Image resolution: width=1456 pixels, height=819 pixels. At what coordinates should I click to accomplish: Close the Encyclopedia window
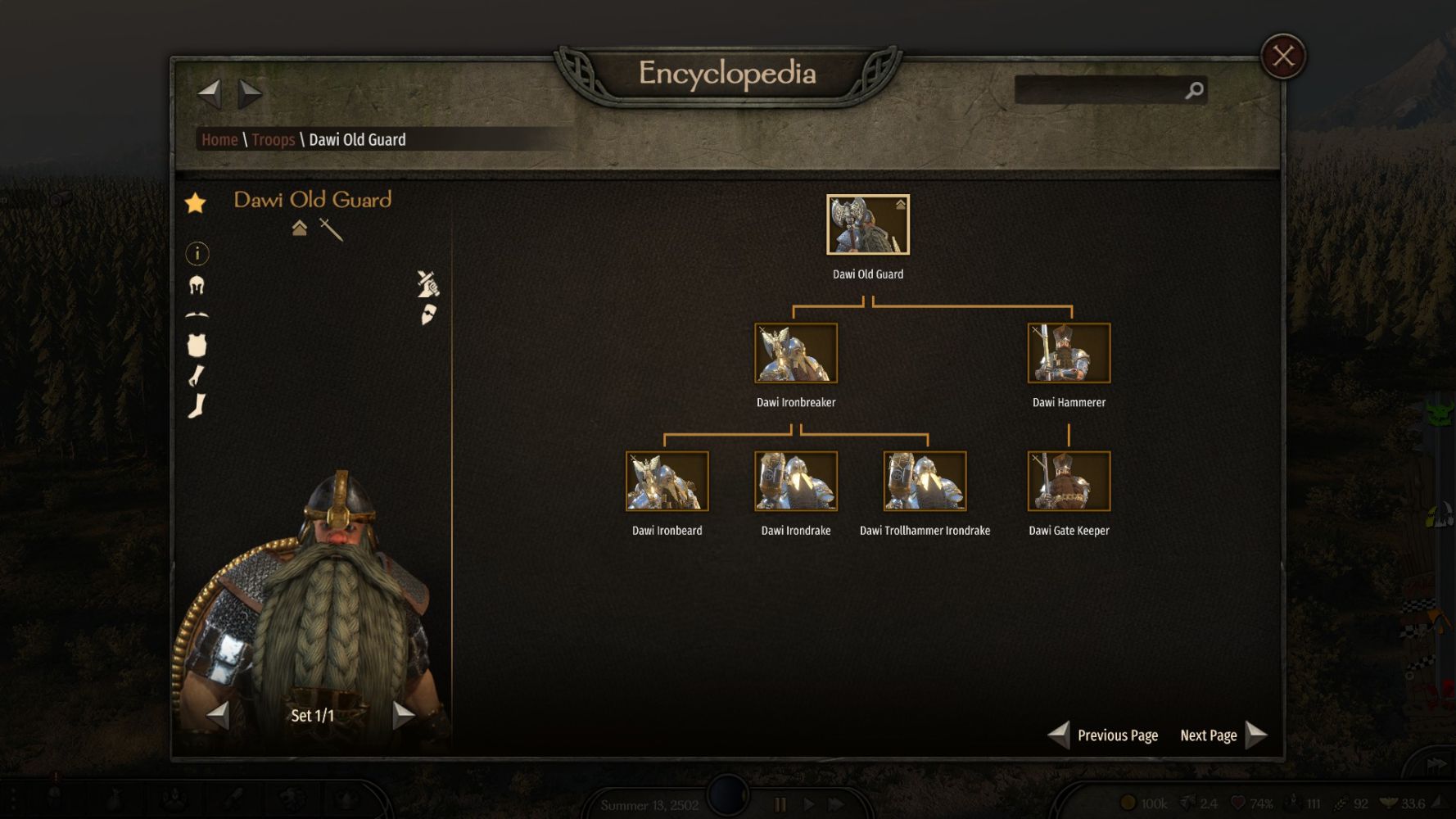point(1282,57)
